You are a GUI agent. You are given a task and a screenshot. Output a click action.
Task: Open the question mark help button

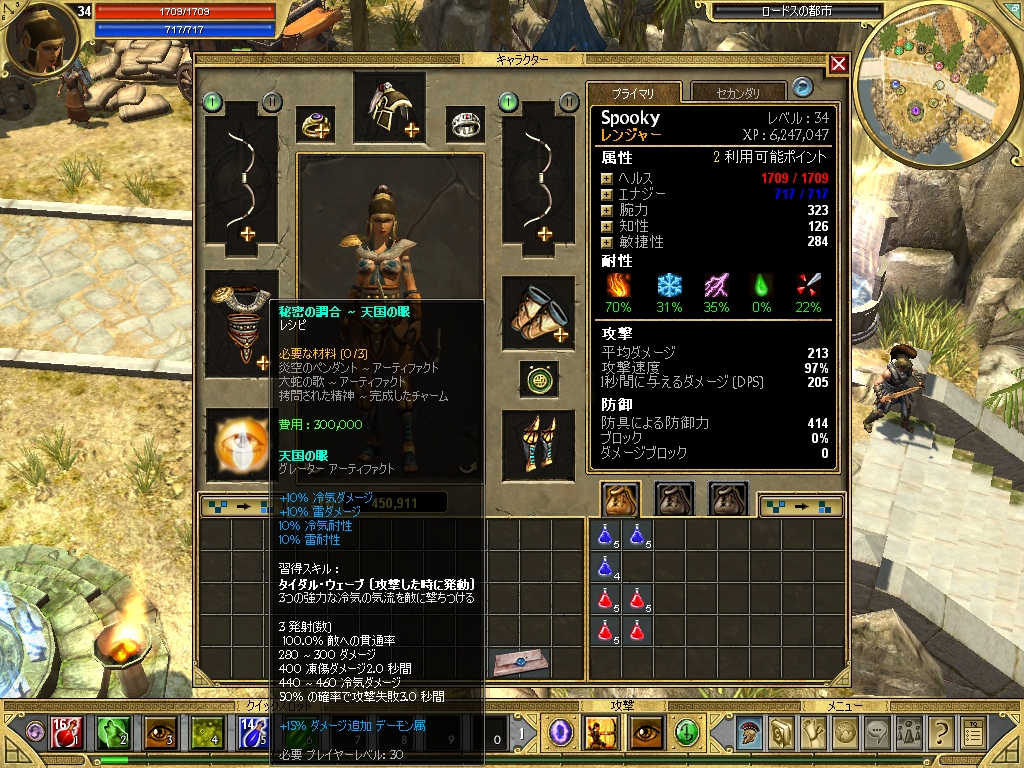point(940,733)
